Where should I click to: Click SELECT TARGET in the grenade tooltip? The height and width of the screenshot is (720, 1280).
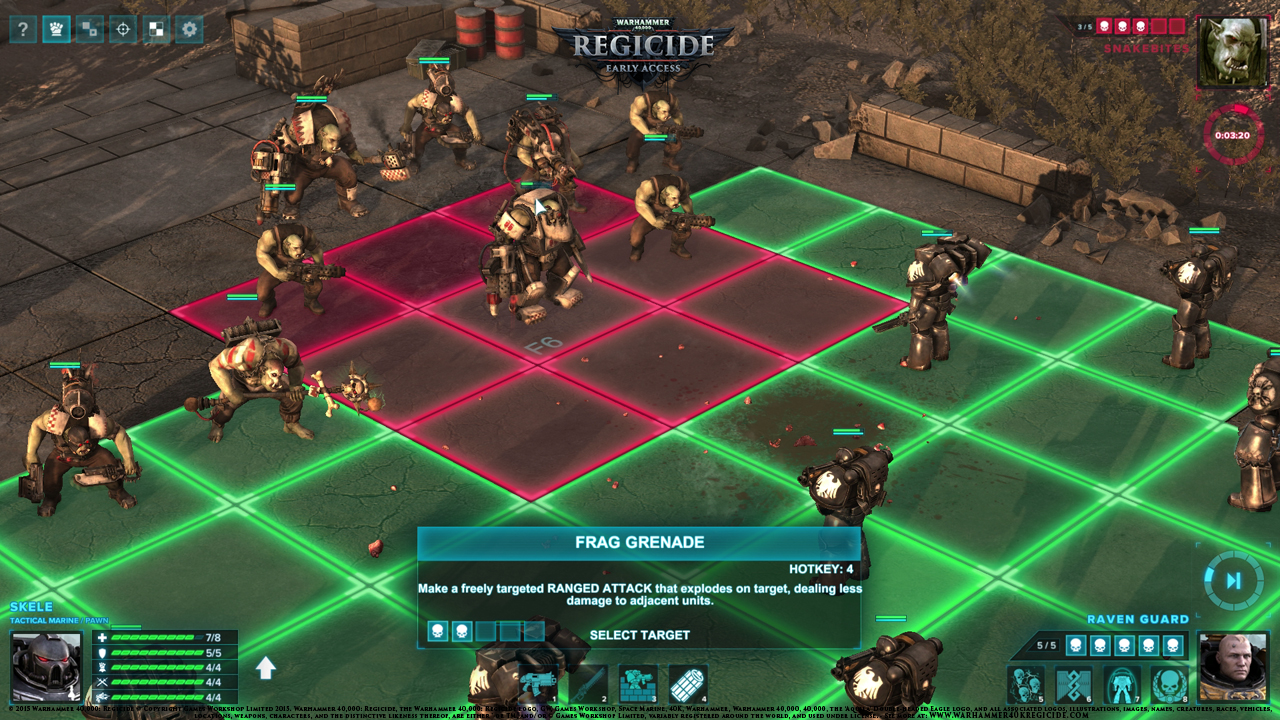[x=640, y=634]
